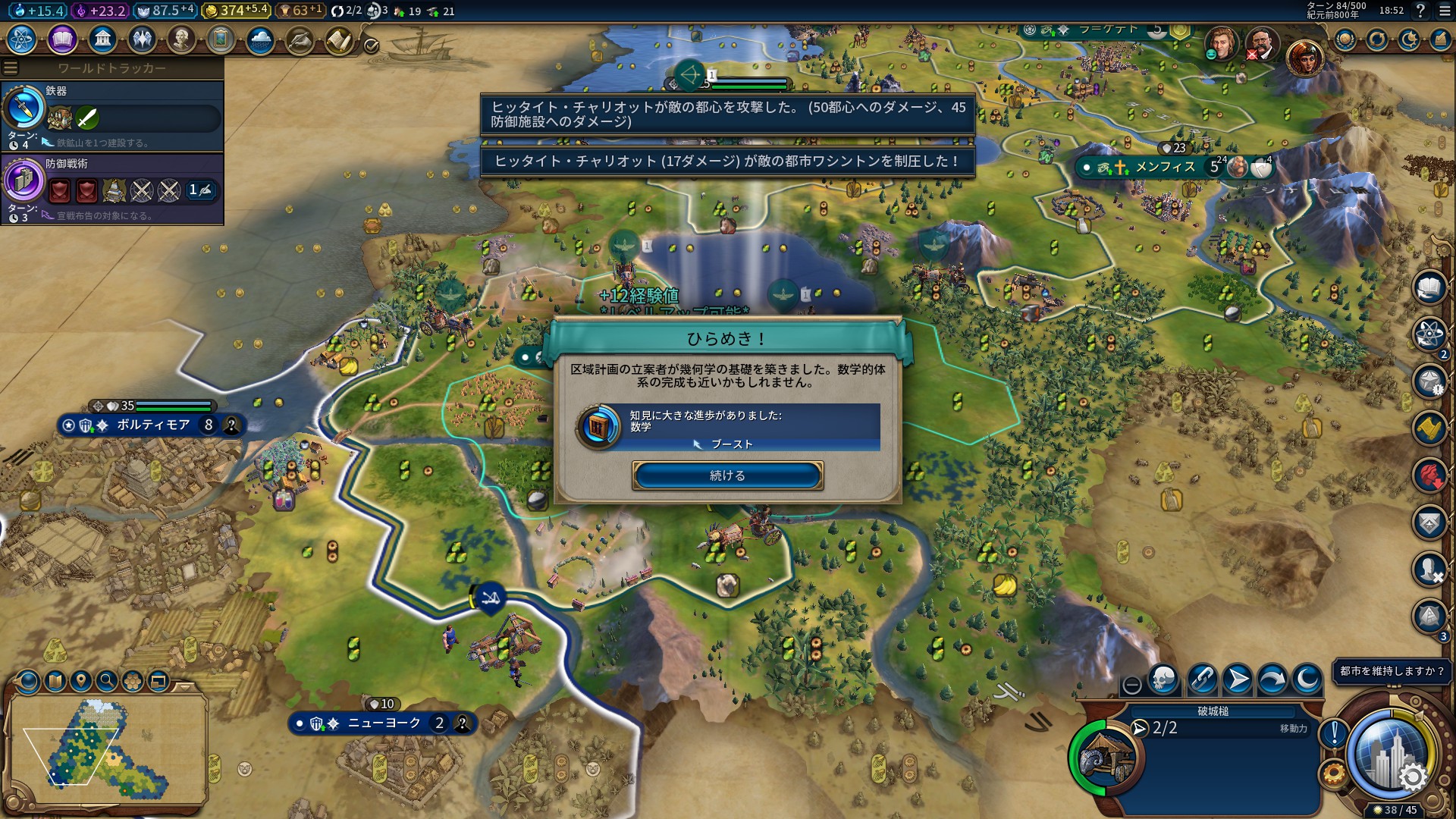The image size is (1456, 819).
Task: Click the 続ける continue button
Action: pos(727,475)
